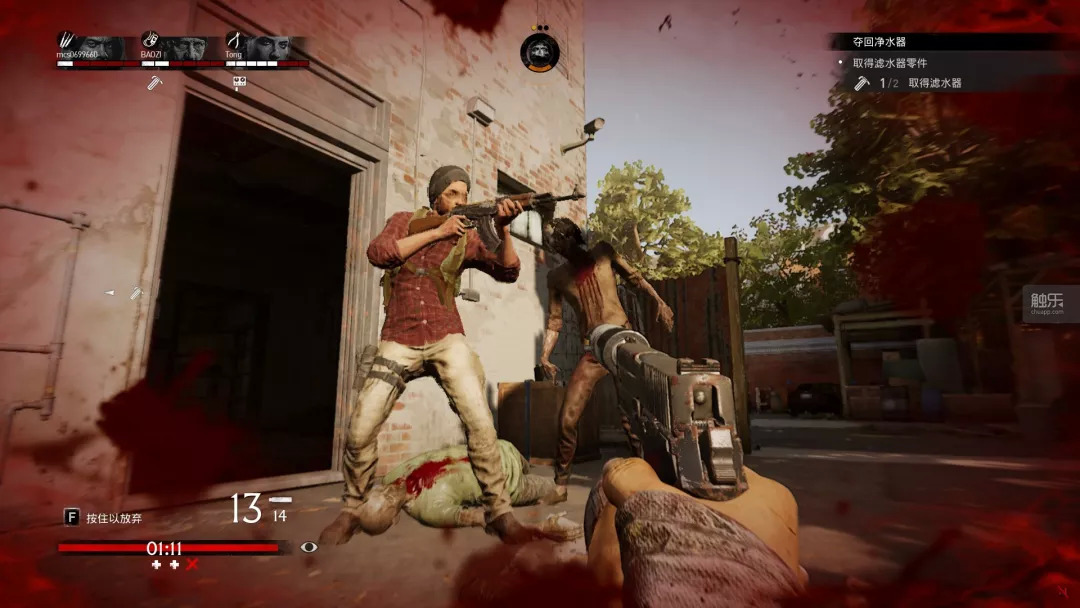Click the water filter part objective icon

point(861,83)
